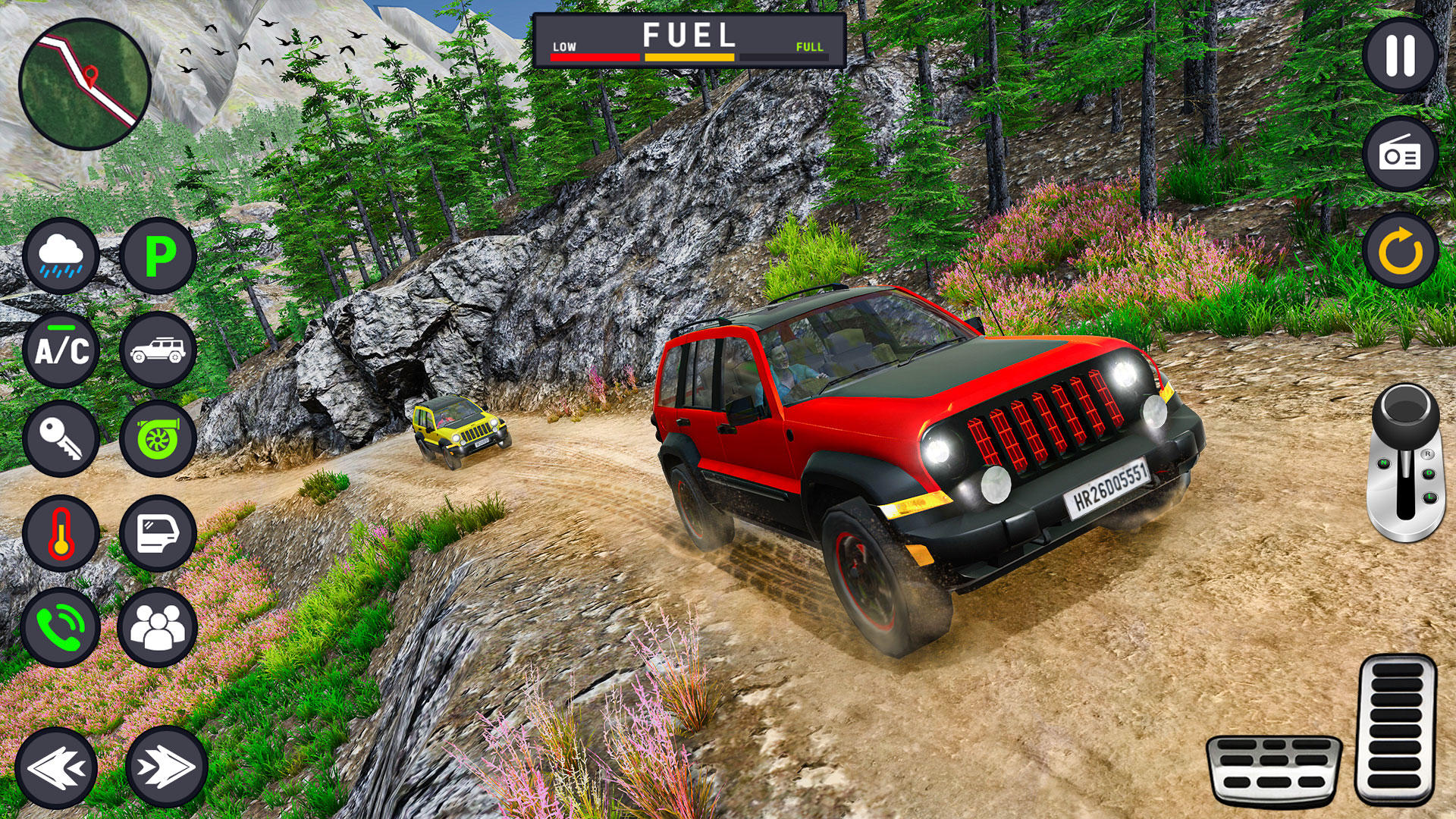This screenshot has width=1456, height=819.
Task: Turn on the radio
Action: [1400, 155]
